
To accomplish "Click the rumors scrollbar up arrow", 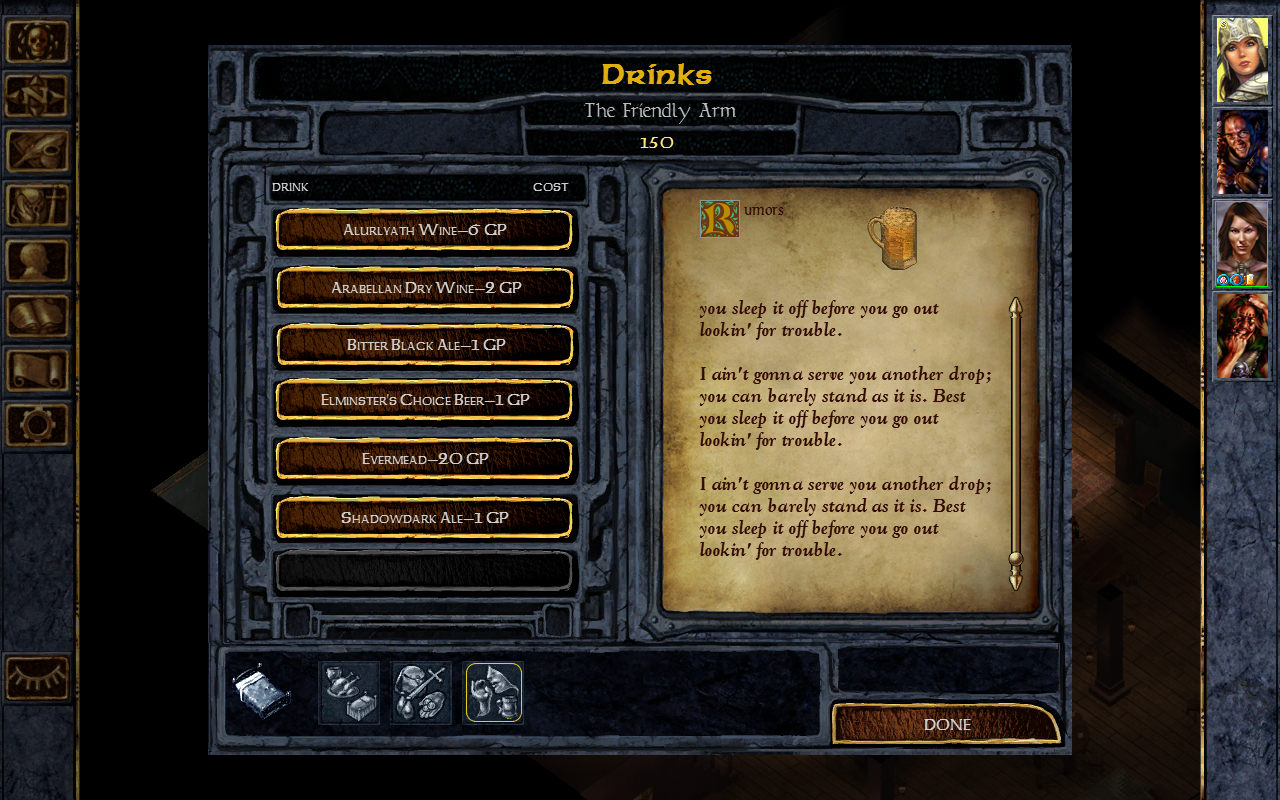I will 1016,306.
